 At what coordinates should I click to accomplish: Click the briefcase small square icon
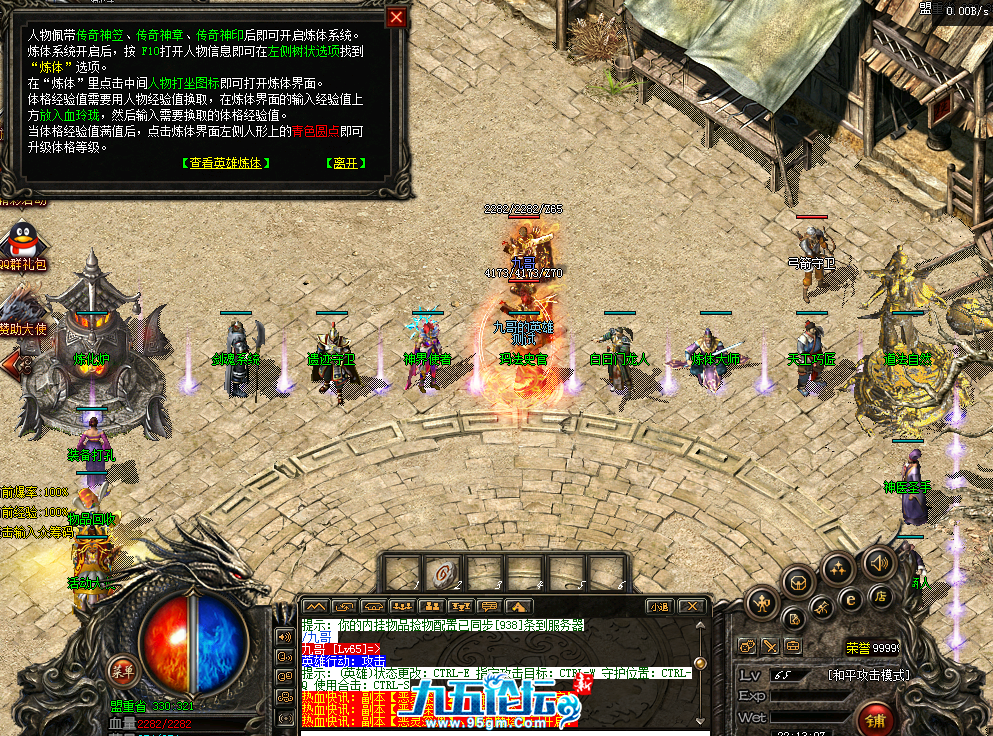tap(793, 646)
